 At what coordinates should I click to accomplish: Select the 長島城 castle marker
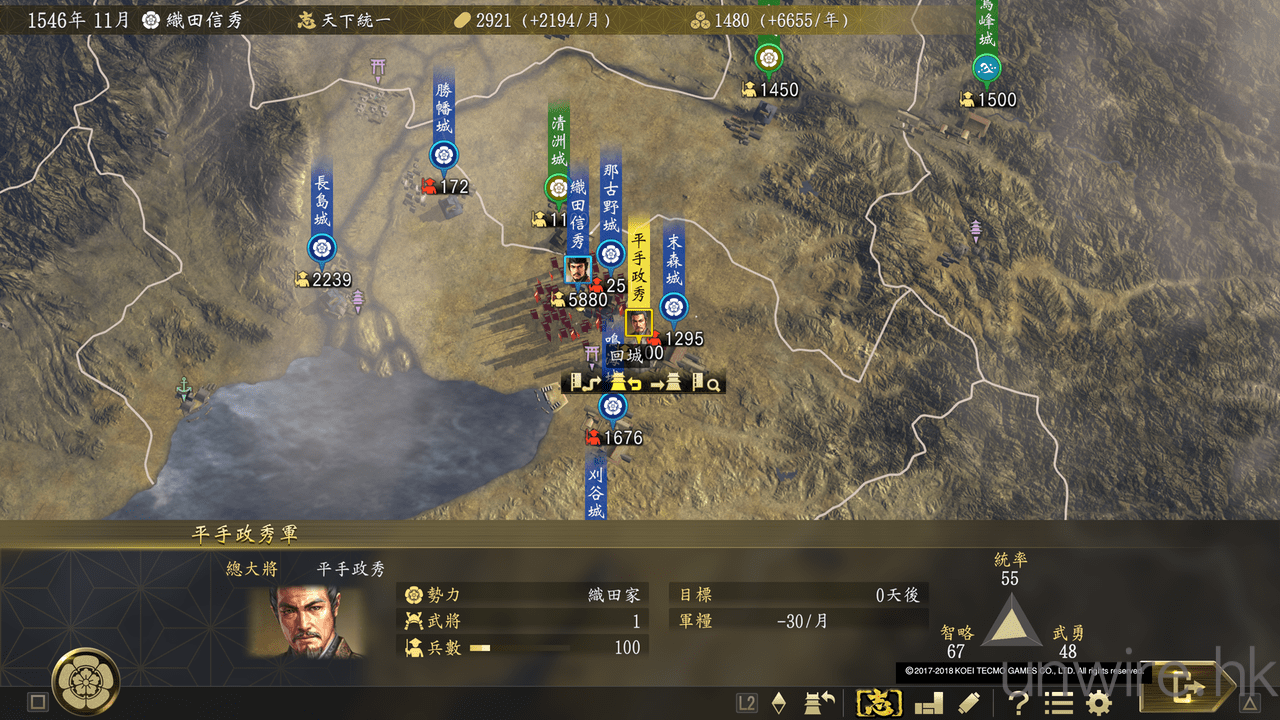point(322,247)
